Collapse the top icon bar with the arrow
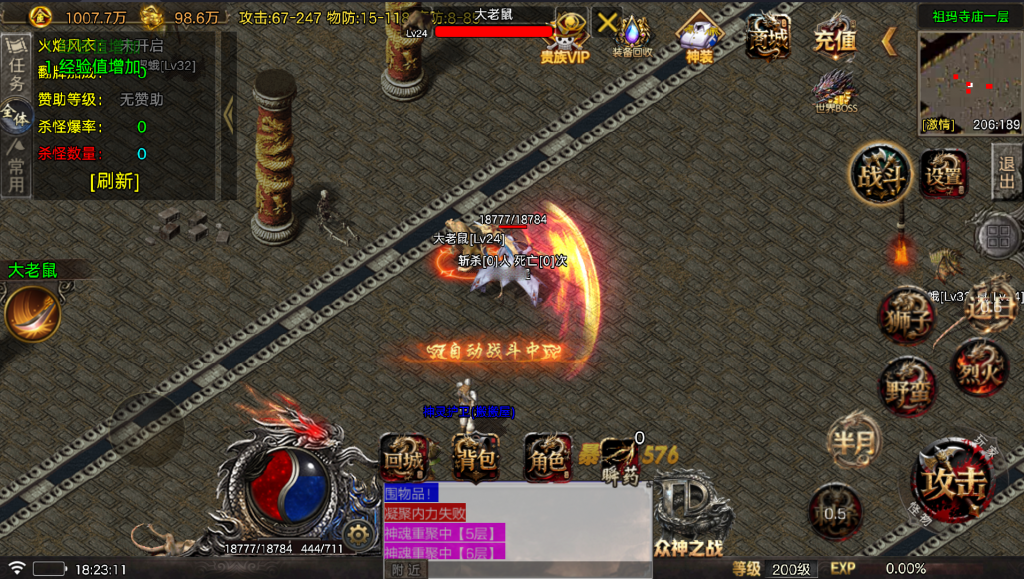 tap(888, 41)
